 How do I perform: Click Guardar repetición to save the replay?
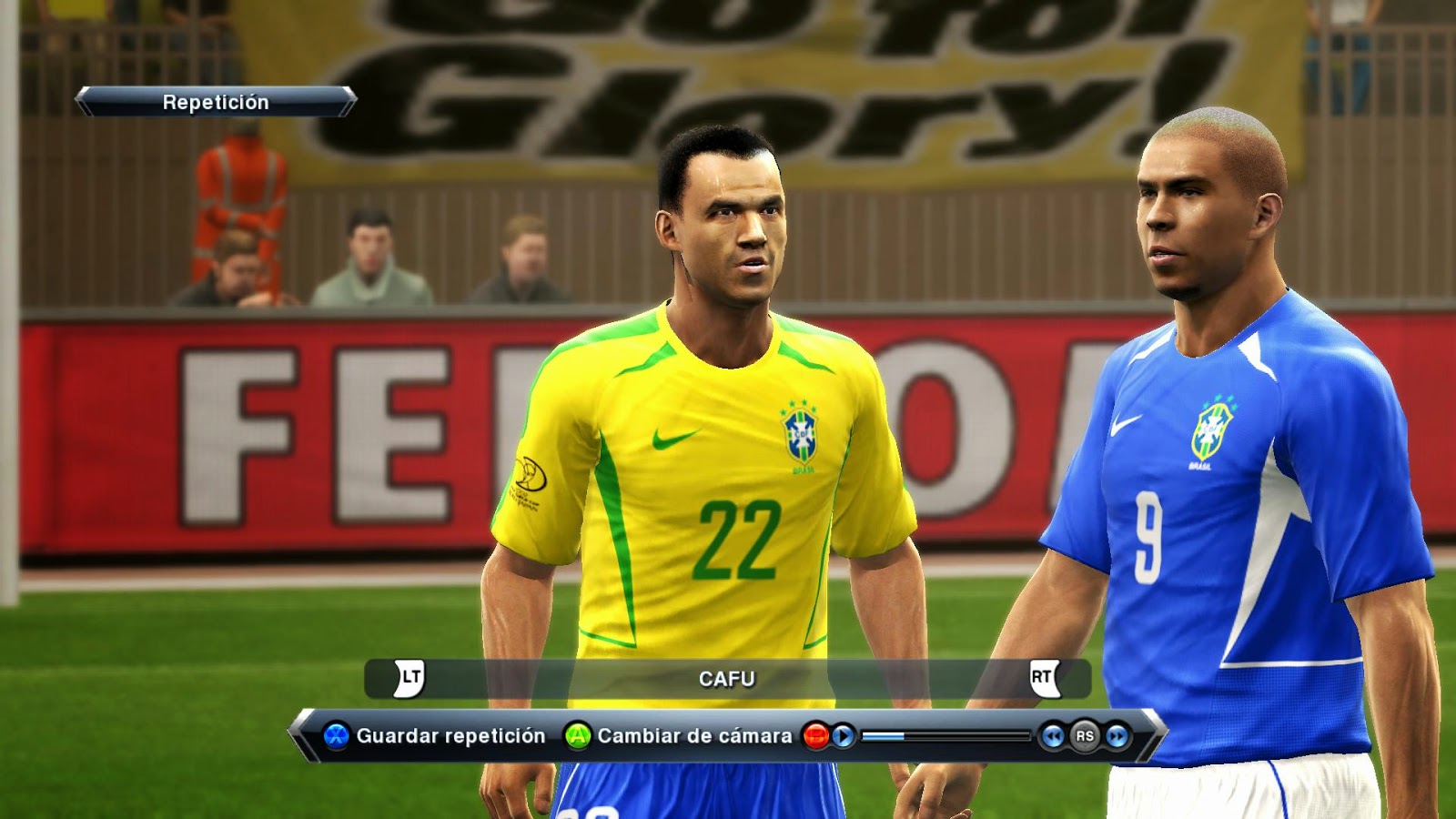click(x=452, y=734)
